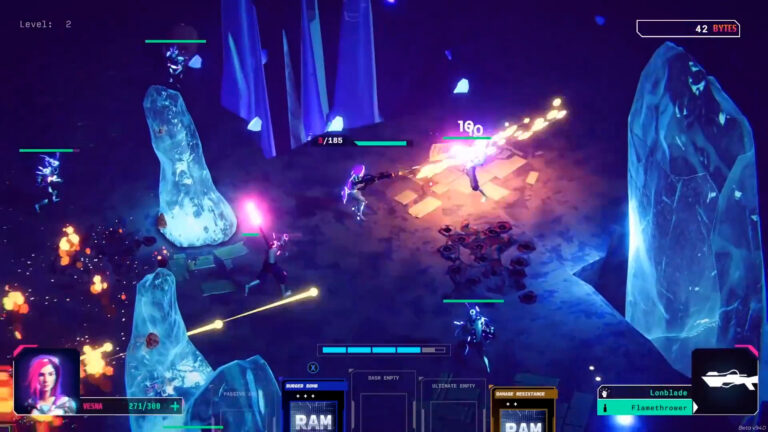Viewport: 768px width, 432px height.
Task: Select the Vesna character portrait
Action: [47, 381]
